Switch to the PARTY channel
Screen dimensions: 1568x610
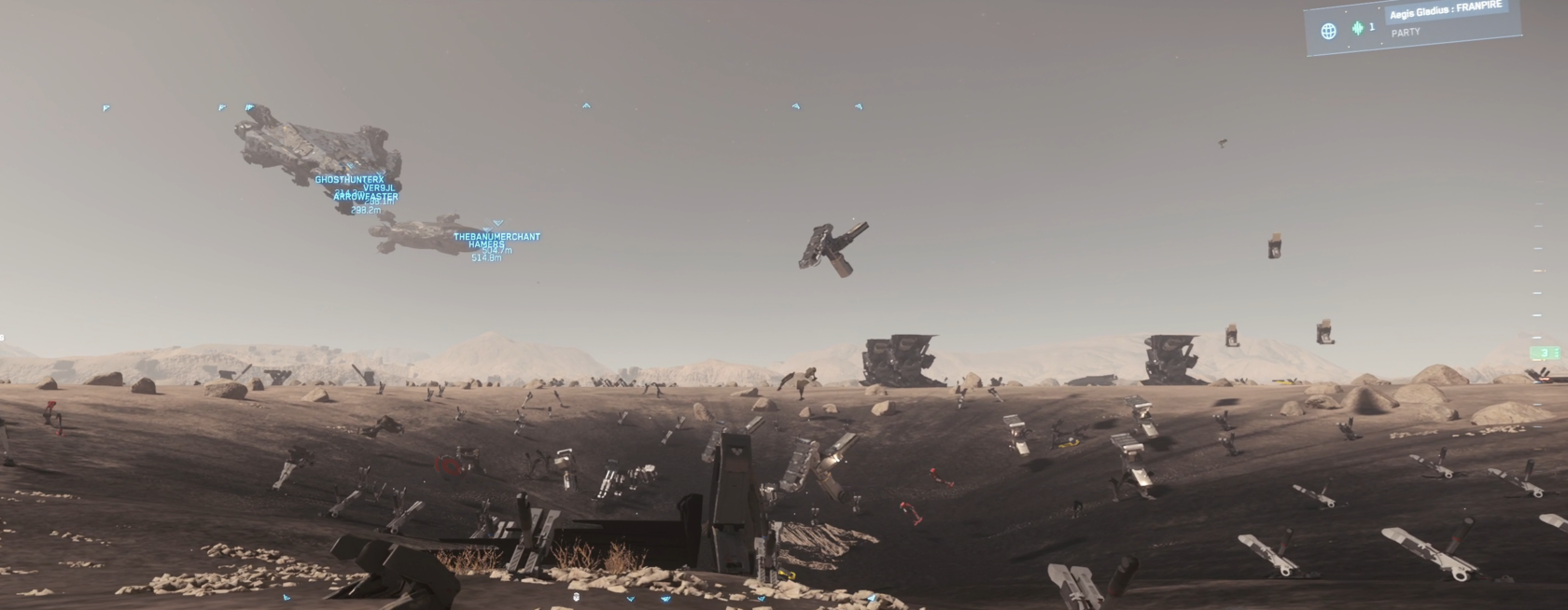(1406, 32)
